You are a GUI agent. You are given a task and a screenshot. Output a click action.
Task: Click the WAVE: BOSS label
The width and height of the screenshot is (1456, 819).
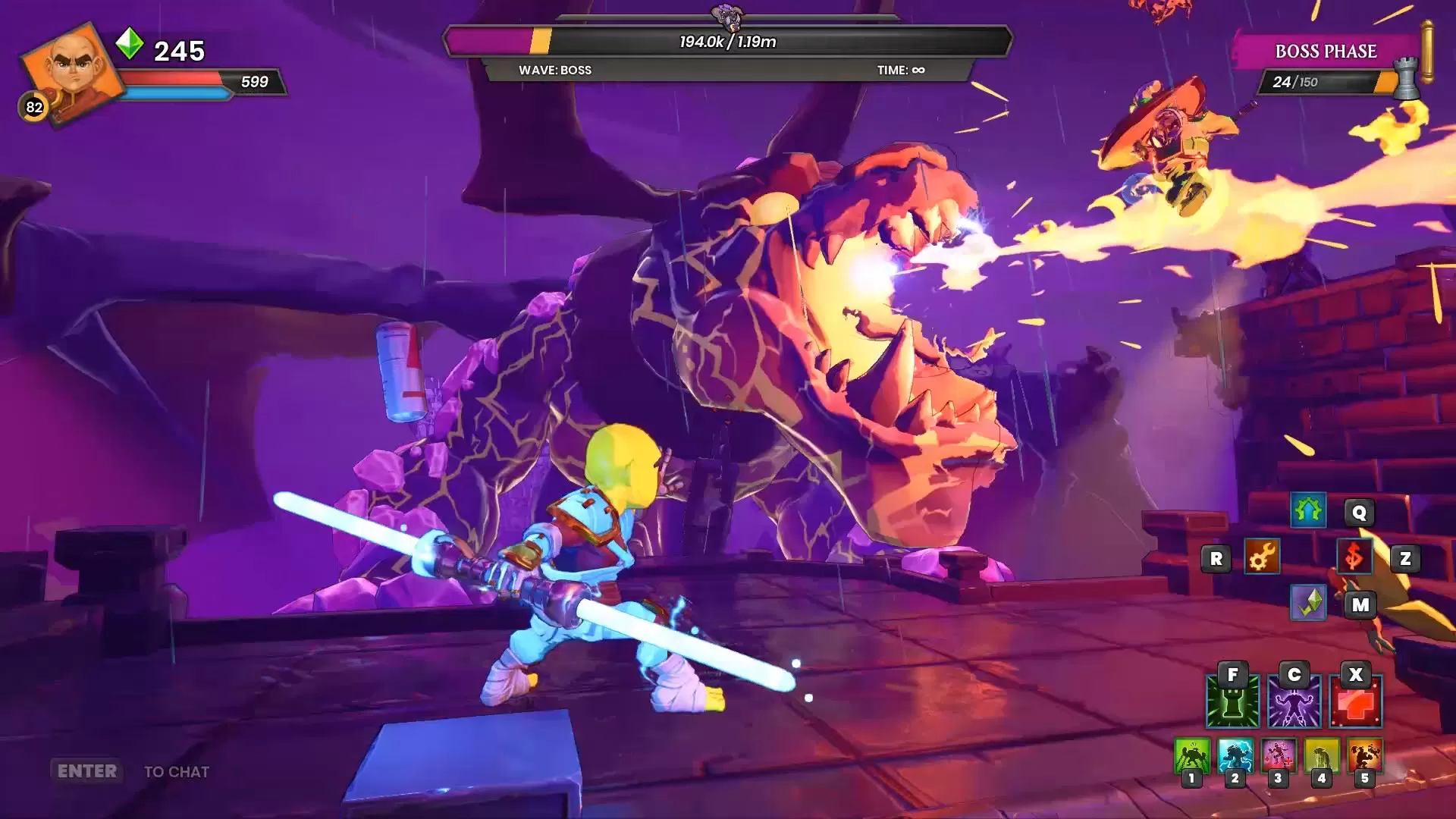pos(554,71)
